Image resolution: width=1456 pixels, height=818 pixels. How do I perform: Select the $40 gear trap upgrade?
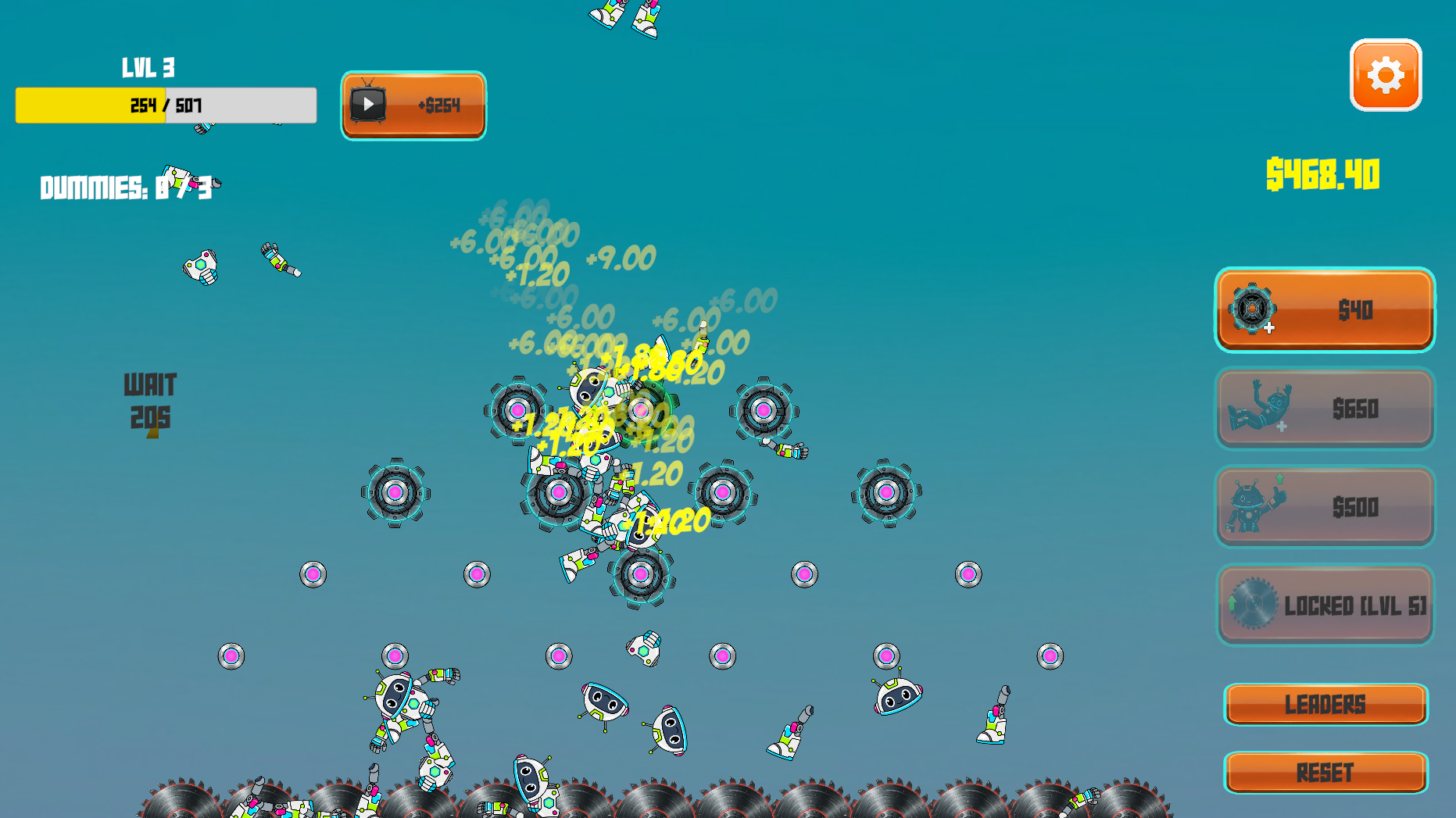click(x=1324, y=309)
